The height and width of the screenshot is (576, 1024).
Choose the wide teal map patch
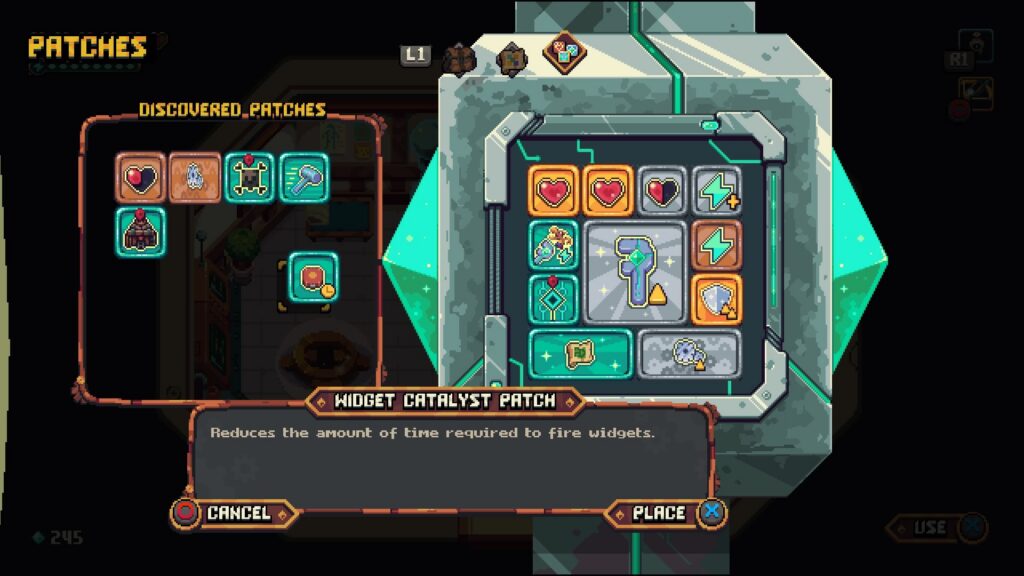pos(580,353)
